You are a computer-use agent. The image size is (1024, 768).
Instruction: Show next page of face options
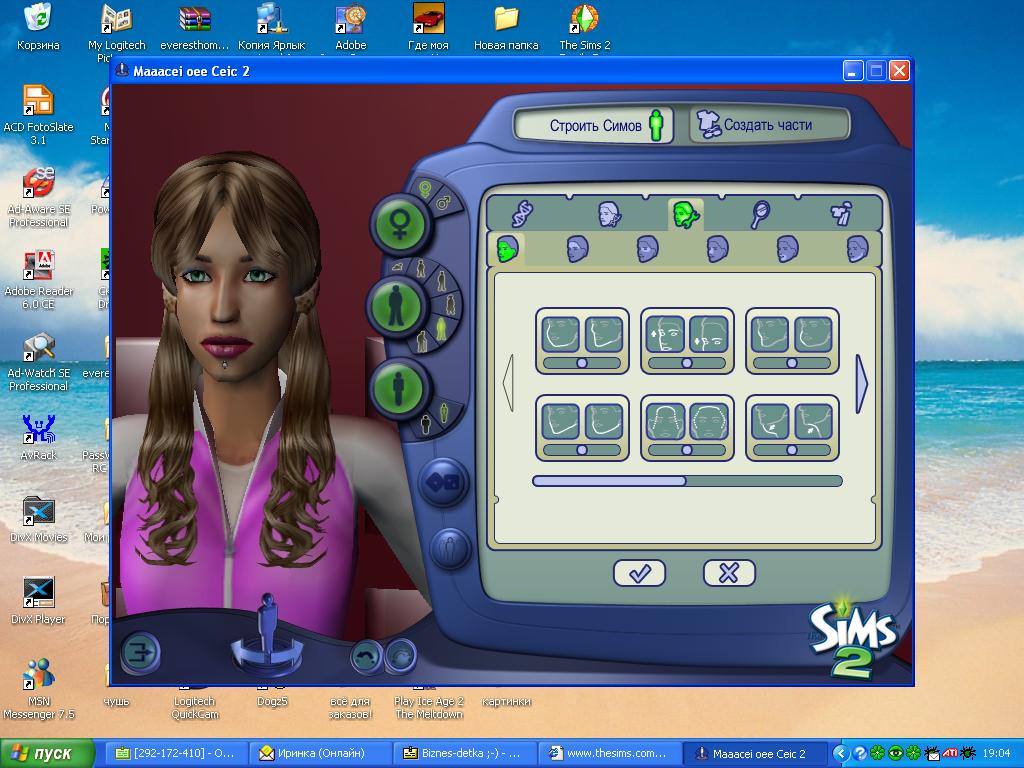click(862, 383)
